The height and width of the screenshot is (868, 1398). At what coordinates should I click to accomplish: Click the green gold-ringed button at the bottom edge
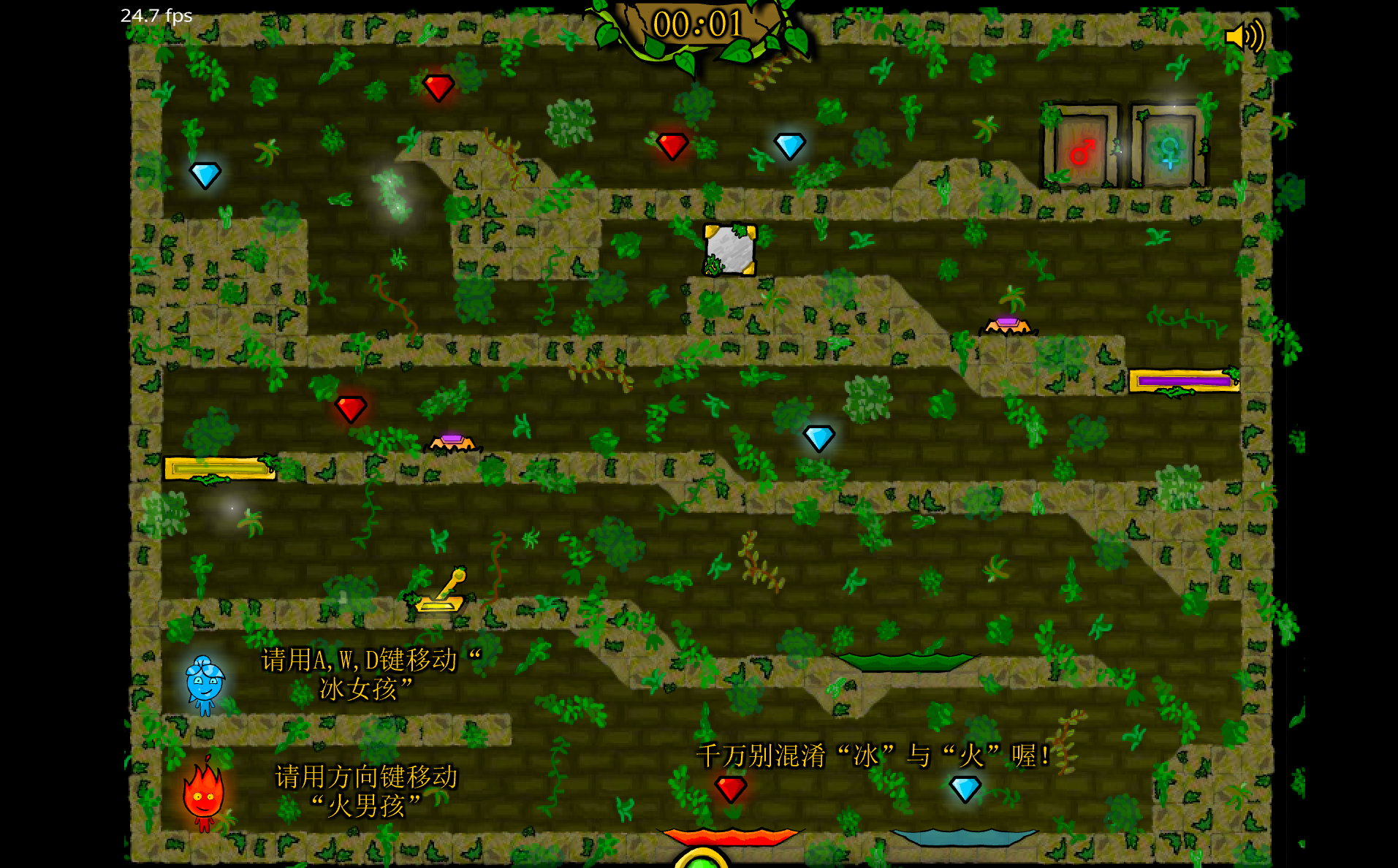tap(702, 861)
